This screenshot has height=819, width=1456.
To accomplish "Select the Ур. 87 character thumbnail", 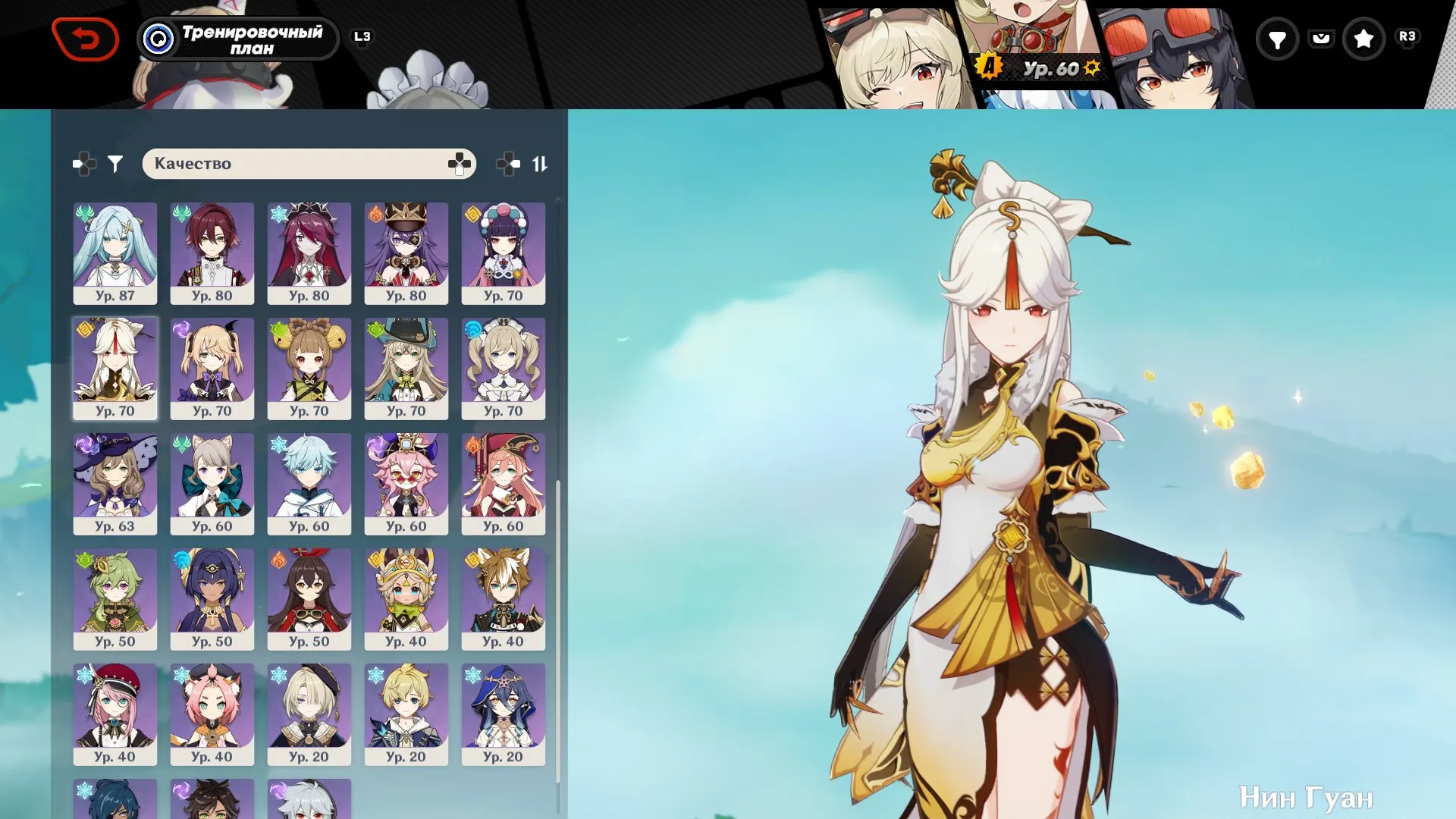I will click(115, 253).
